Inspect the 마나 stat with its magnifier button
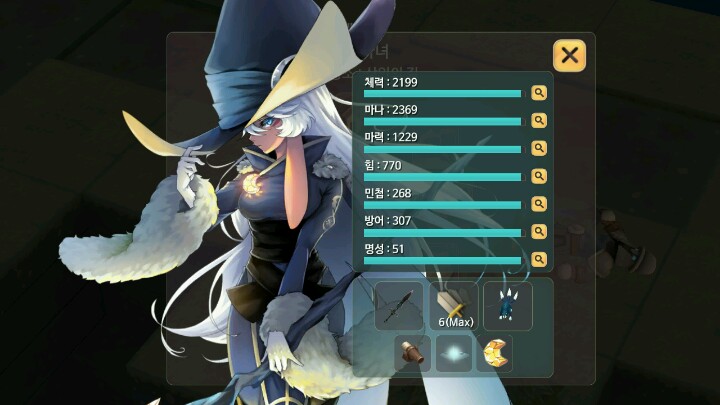Image resolution: width=720 pixels, height=405 pixels. 539,120
